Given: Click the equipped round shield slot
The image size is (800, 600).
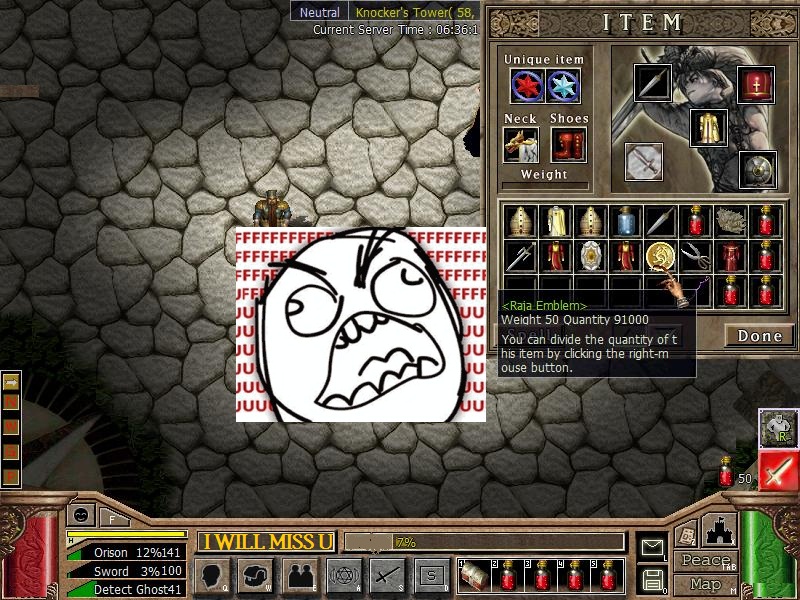Looking at the screenshot, I should coord(757,169).
